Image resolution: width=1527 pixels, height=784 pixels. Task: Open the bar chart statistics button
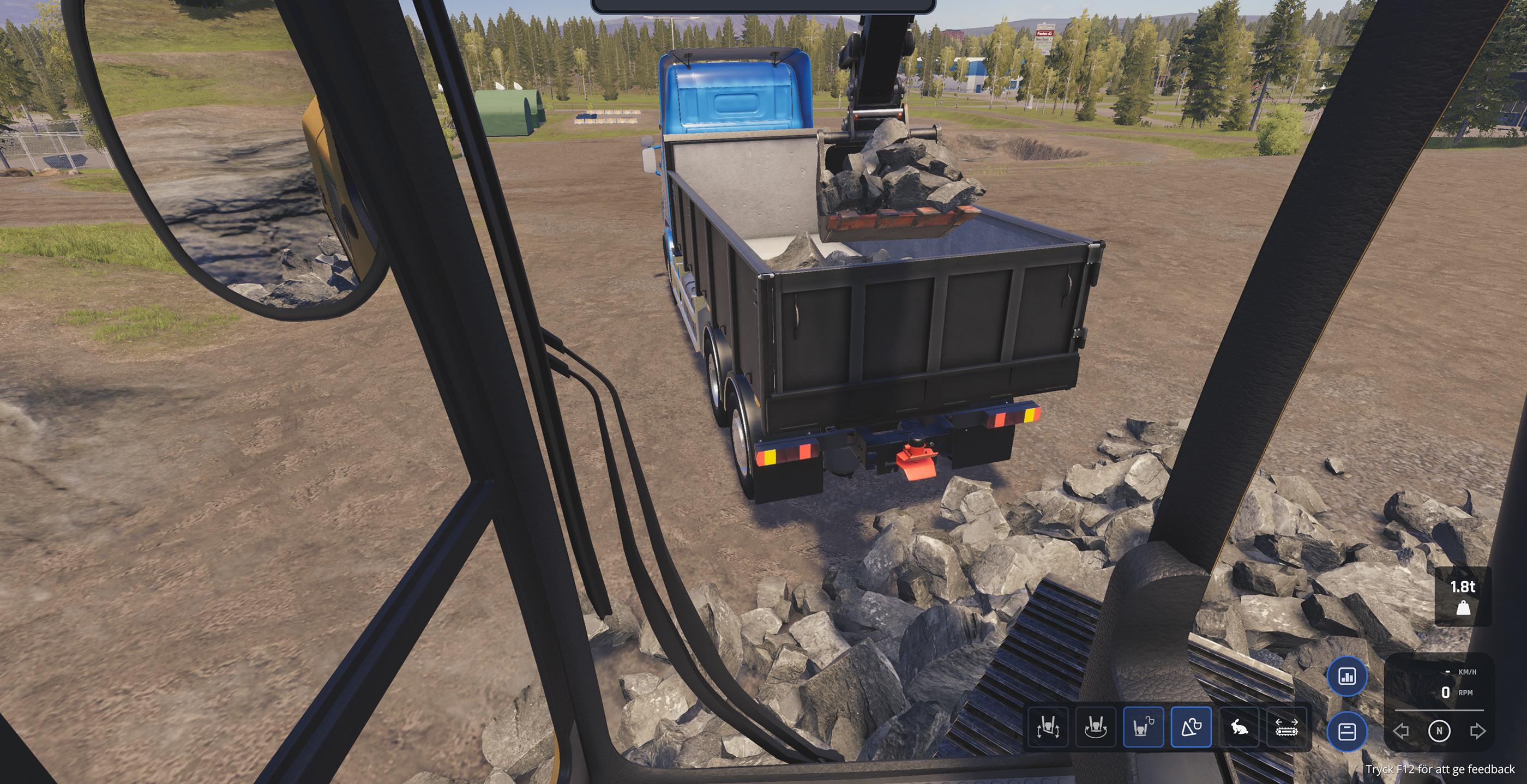click(x=1347, y=676)
